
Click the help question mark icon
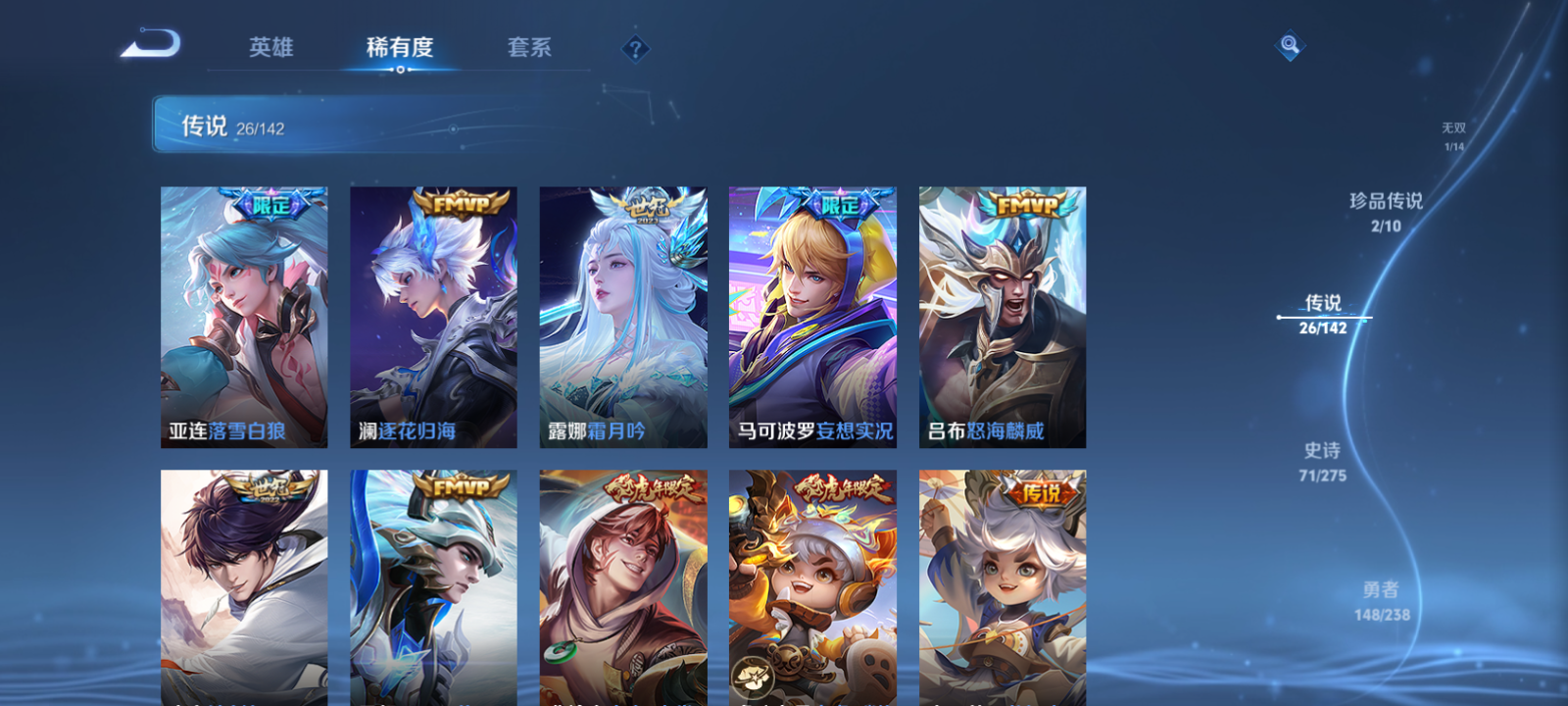pos(636,47)
